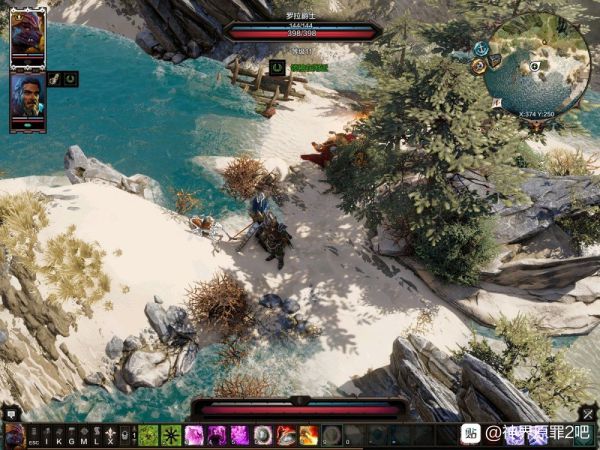Open the map with the M button

point(84,436)
